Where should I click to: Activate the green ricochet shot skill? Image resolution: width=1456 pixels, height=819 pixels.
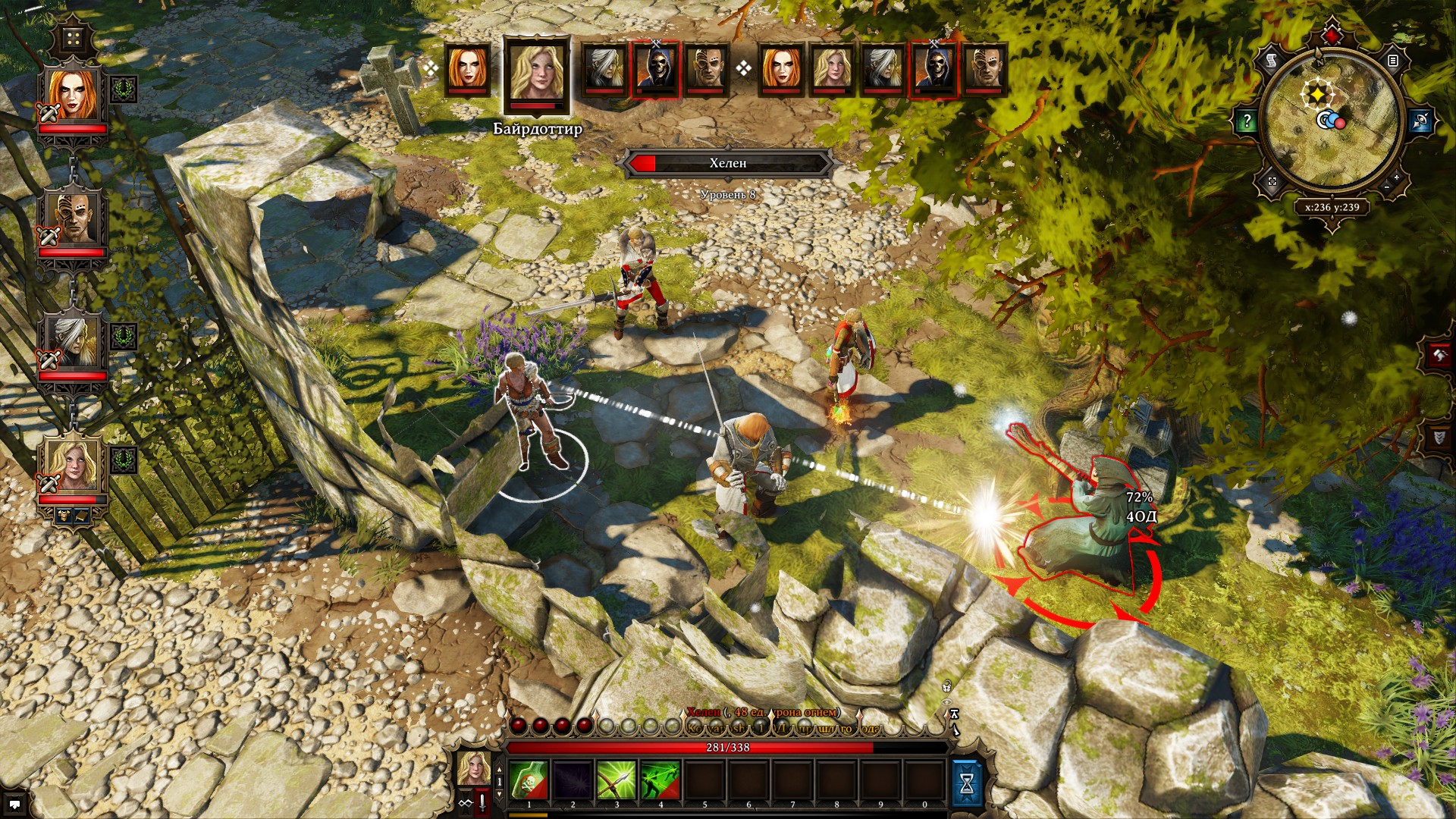[661, 780]
